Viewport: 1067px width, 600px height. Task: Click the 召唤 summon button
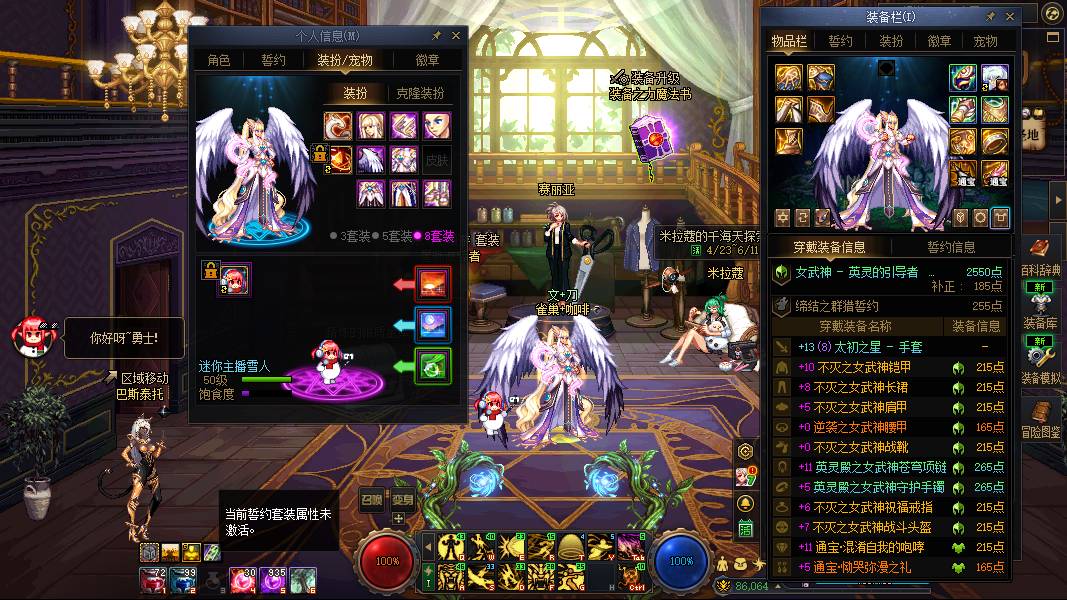click(371, 499)
